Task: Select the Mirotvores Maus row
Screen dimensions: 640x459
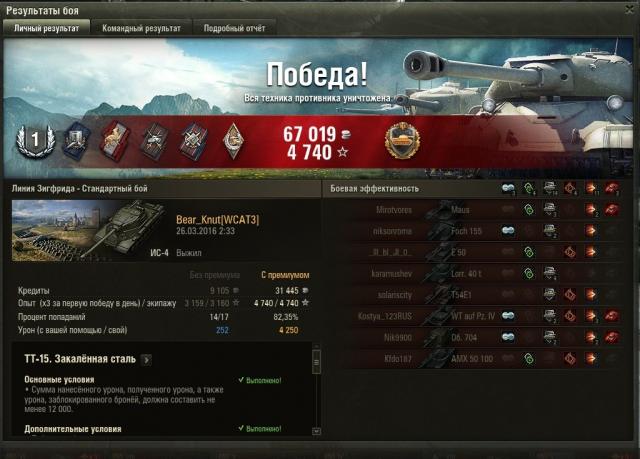Action: tap(480, 210)
